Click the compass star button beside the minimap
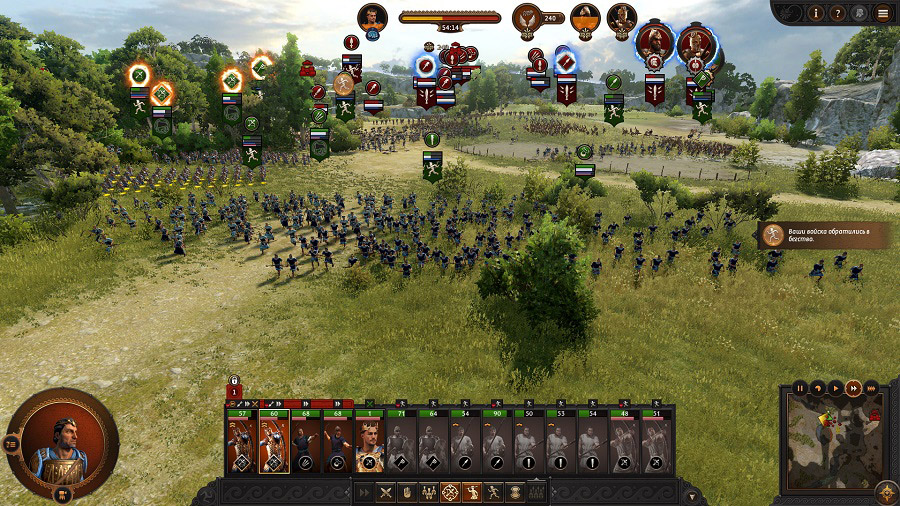 tap(884, 490)
